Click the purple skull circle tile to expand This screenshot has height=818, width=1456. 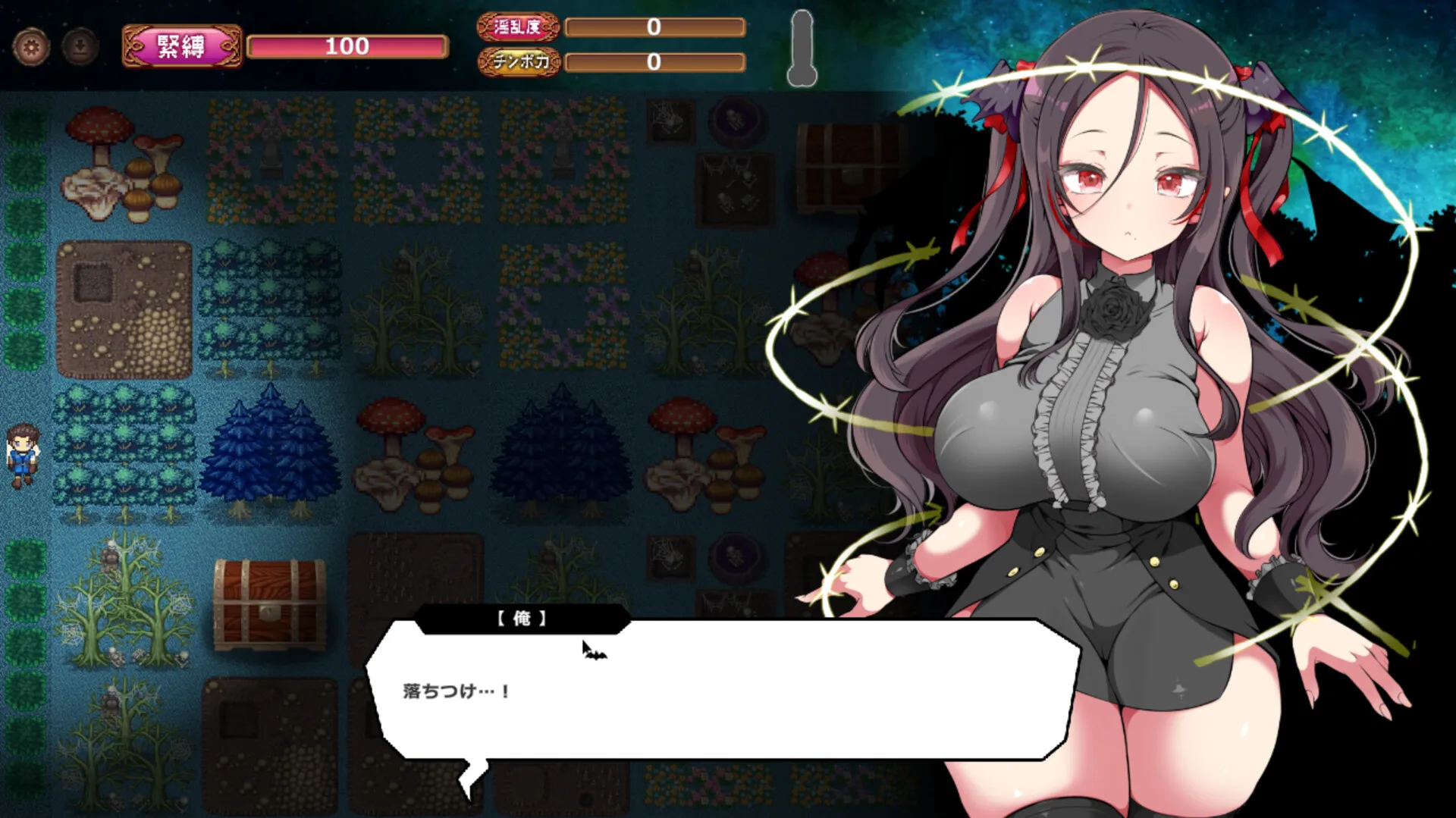[x=736, y=121]
